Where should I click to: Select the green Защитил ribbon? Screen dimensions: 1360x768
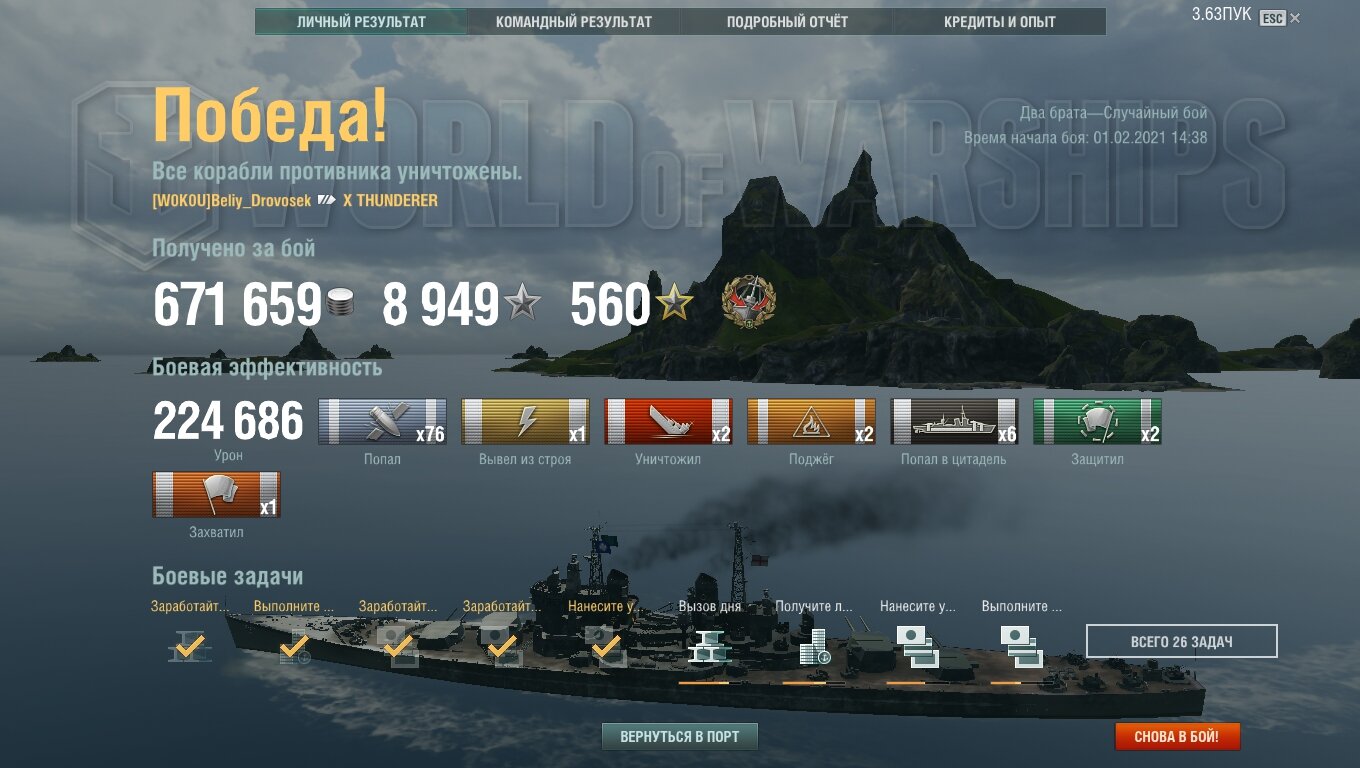click(x=1097, y=421)
